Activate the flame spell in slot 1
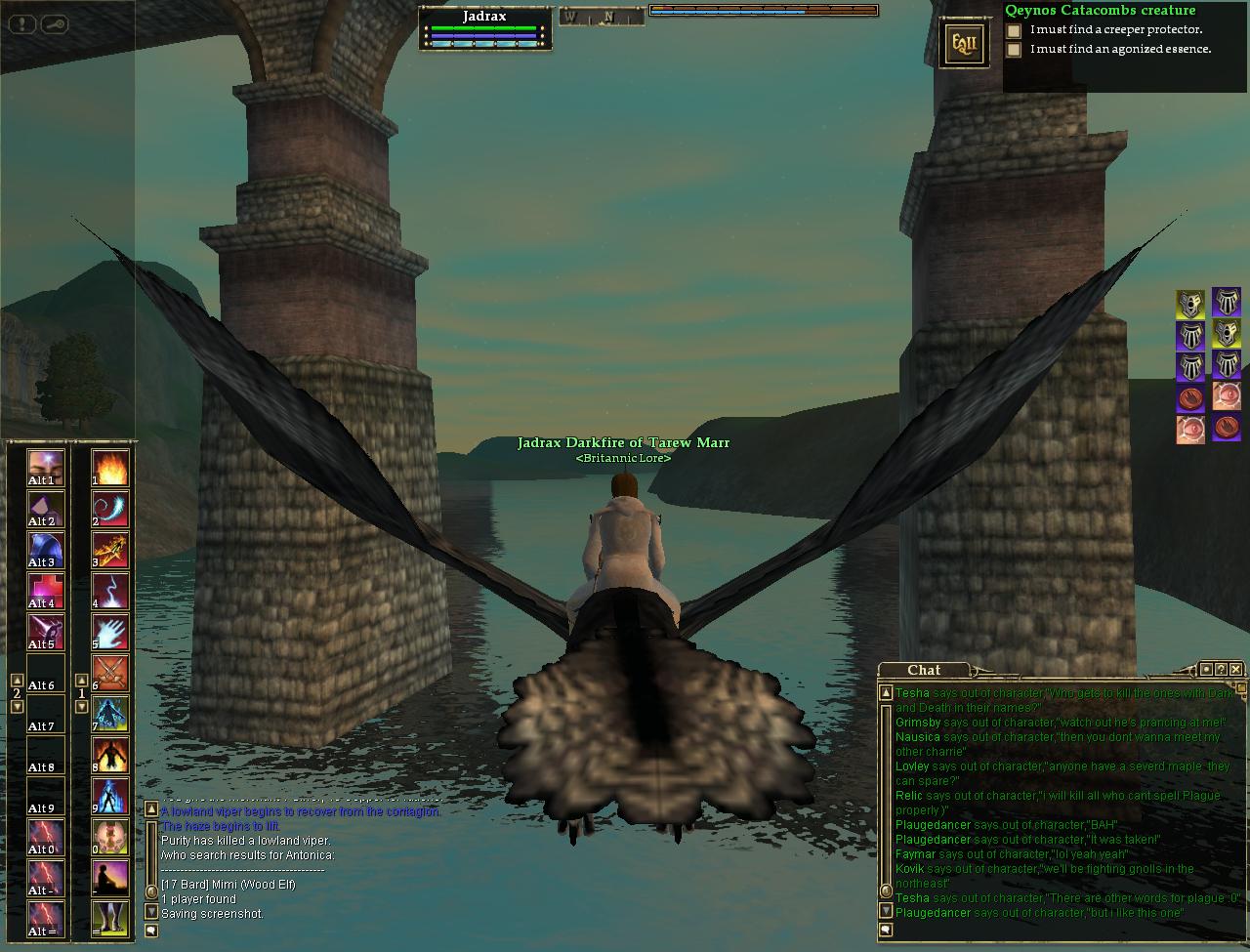This screenshot has height=952, width=1250. pyautogui.click(x=110, y=467)
